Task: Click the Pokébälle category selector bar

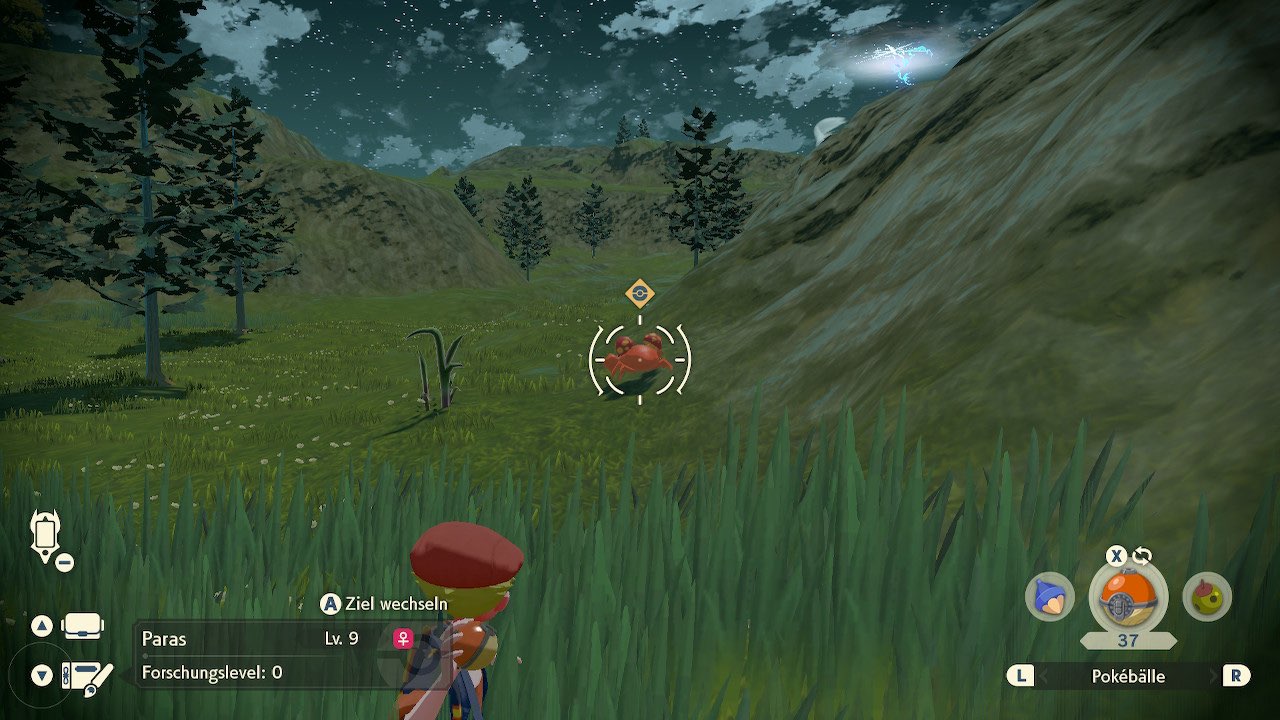Action: 1128,676
